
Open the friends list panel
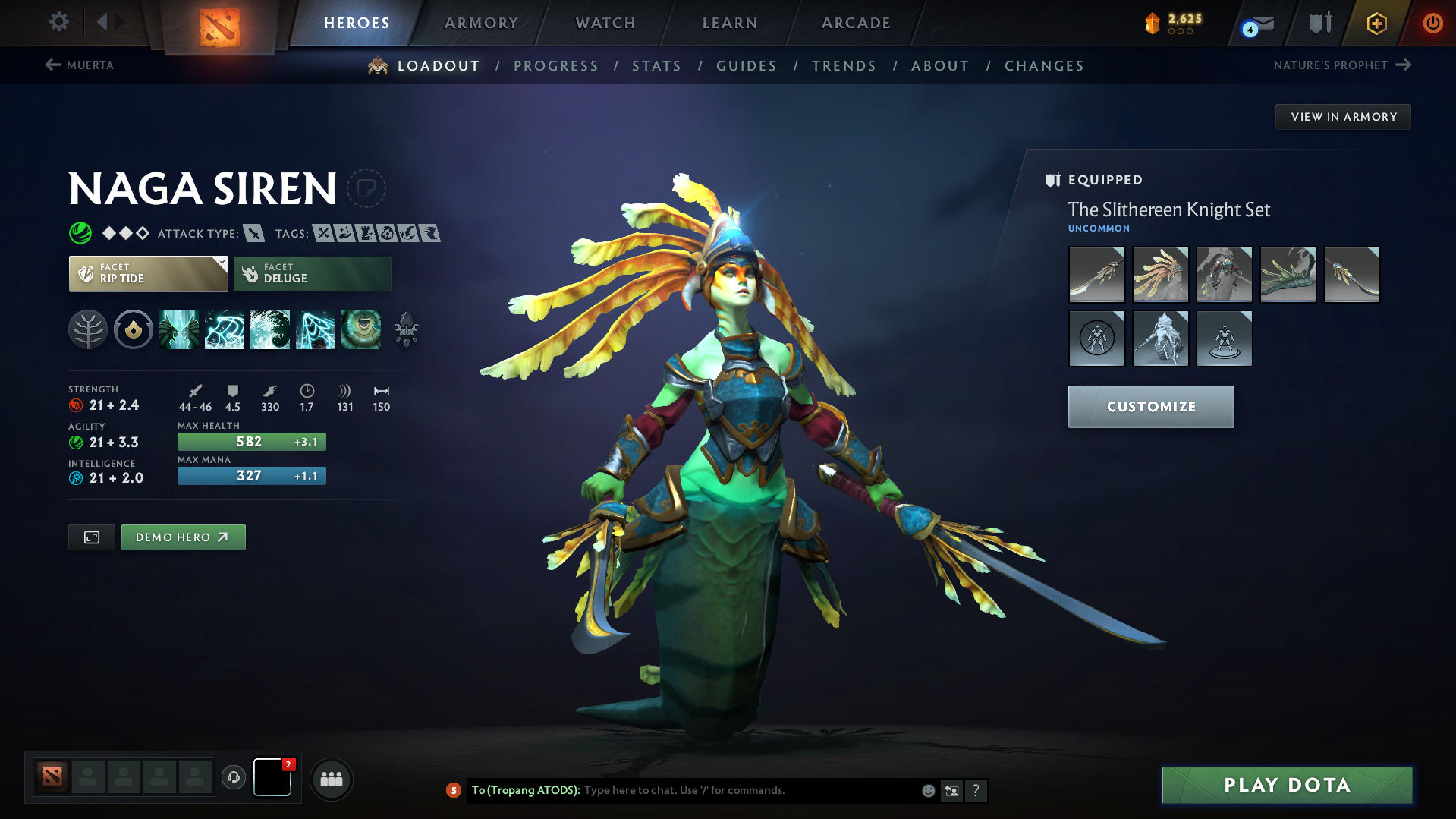pos(331,779)
